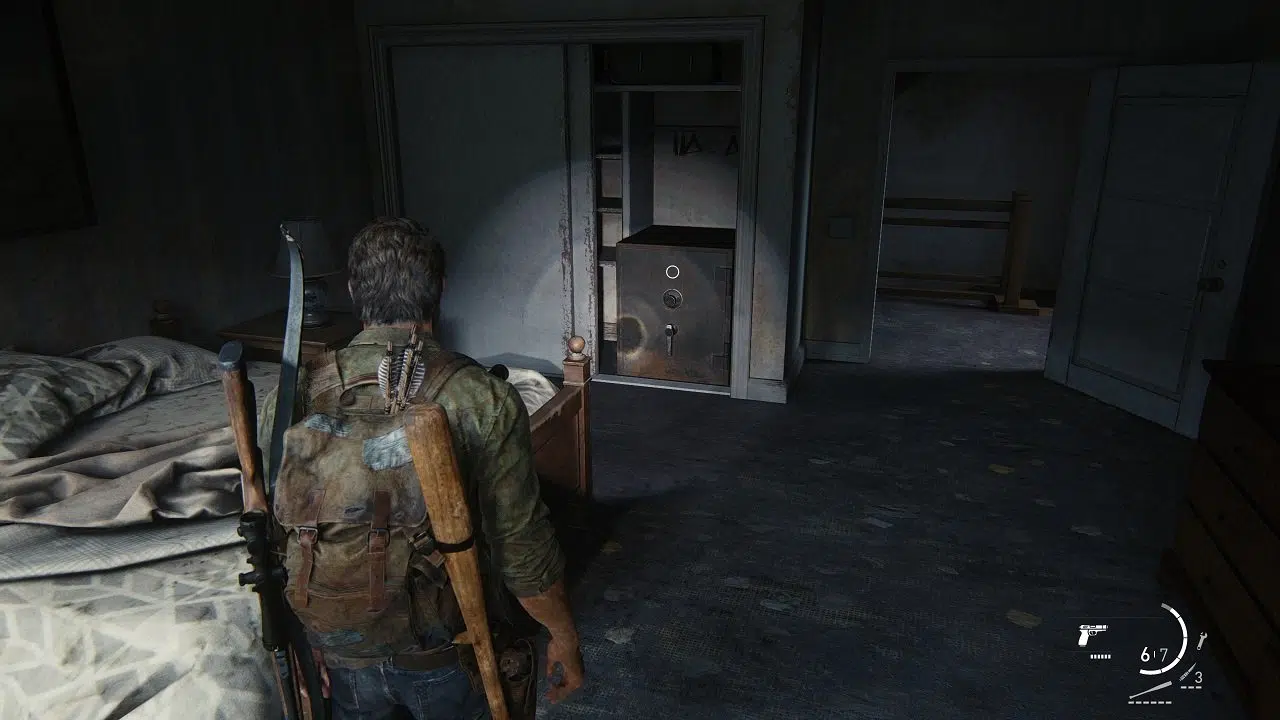Click the circular interact marker on the safe

click(x=673, y=271)
